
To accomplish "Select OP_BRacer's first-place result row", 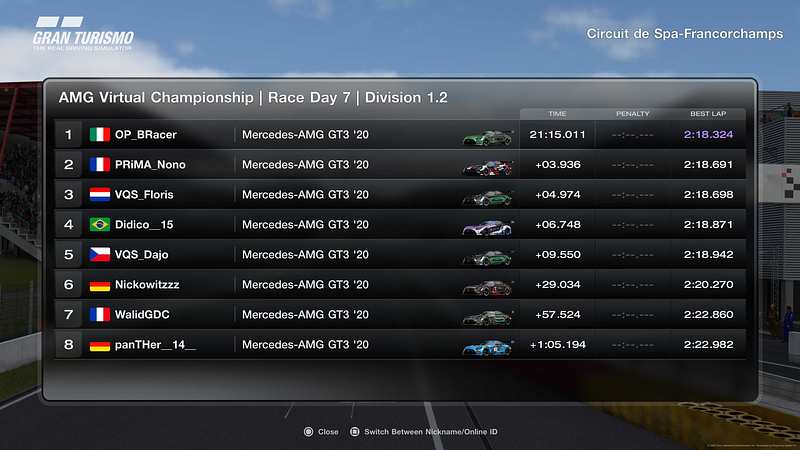I will coord(400,134).
